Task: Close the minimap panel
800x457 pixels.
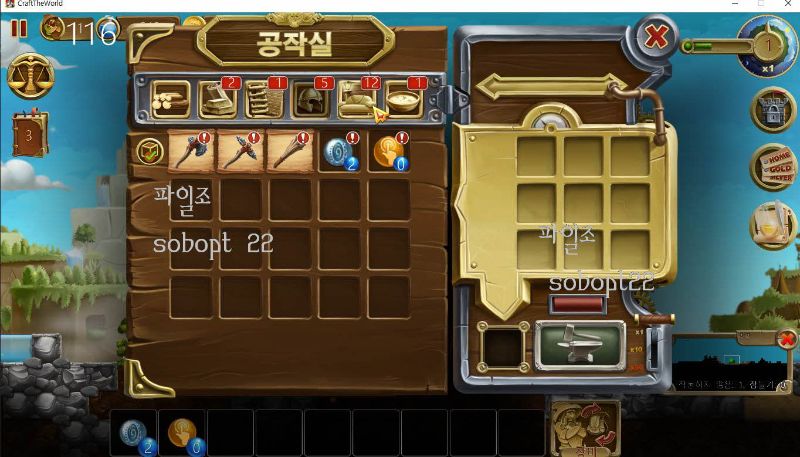Action: pos(788,340)
